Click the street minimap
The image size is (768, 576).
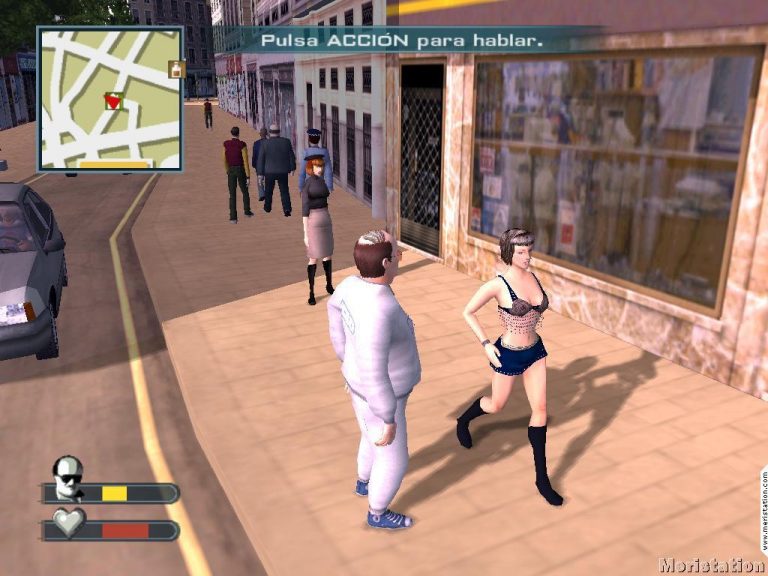pyautogui.click(x=110, y=98)
